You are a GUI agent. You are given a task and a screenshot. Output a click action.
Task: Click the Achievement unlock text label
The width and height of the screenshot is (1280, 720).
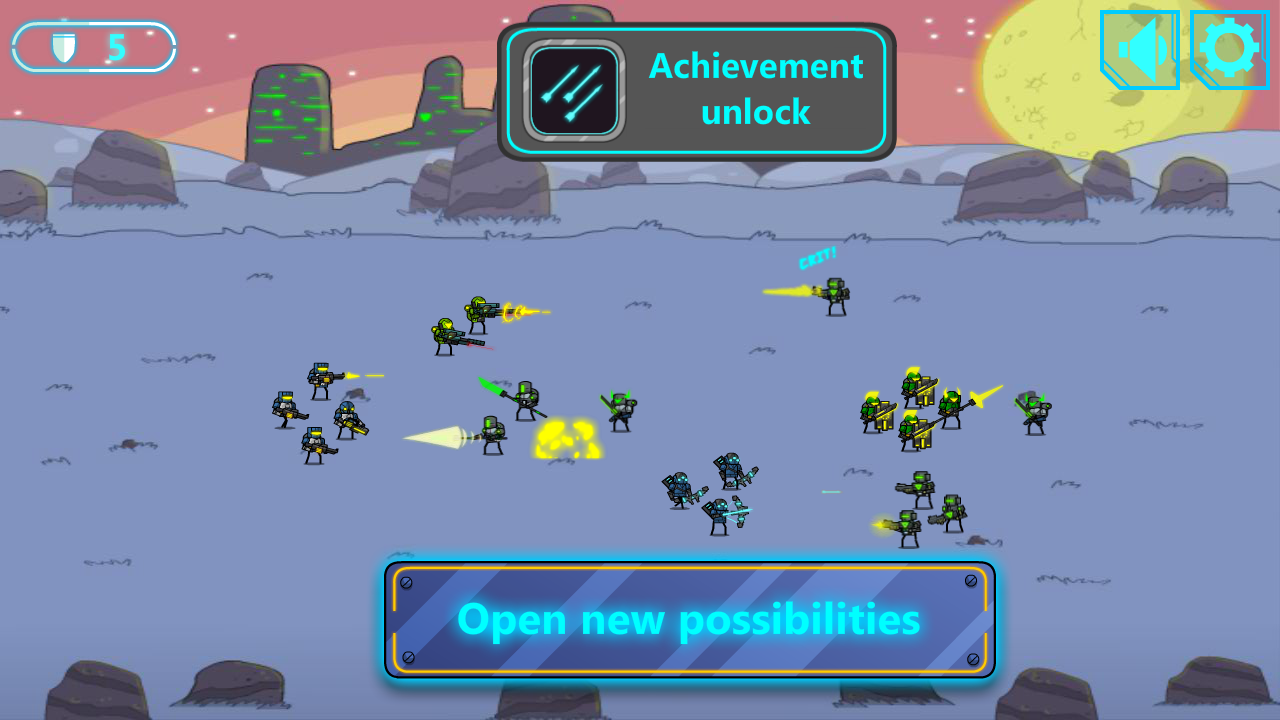click(x=756, y=89)
